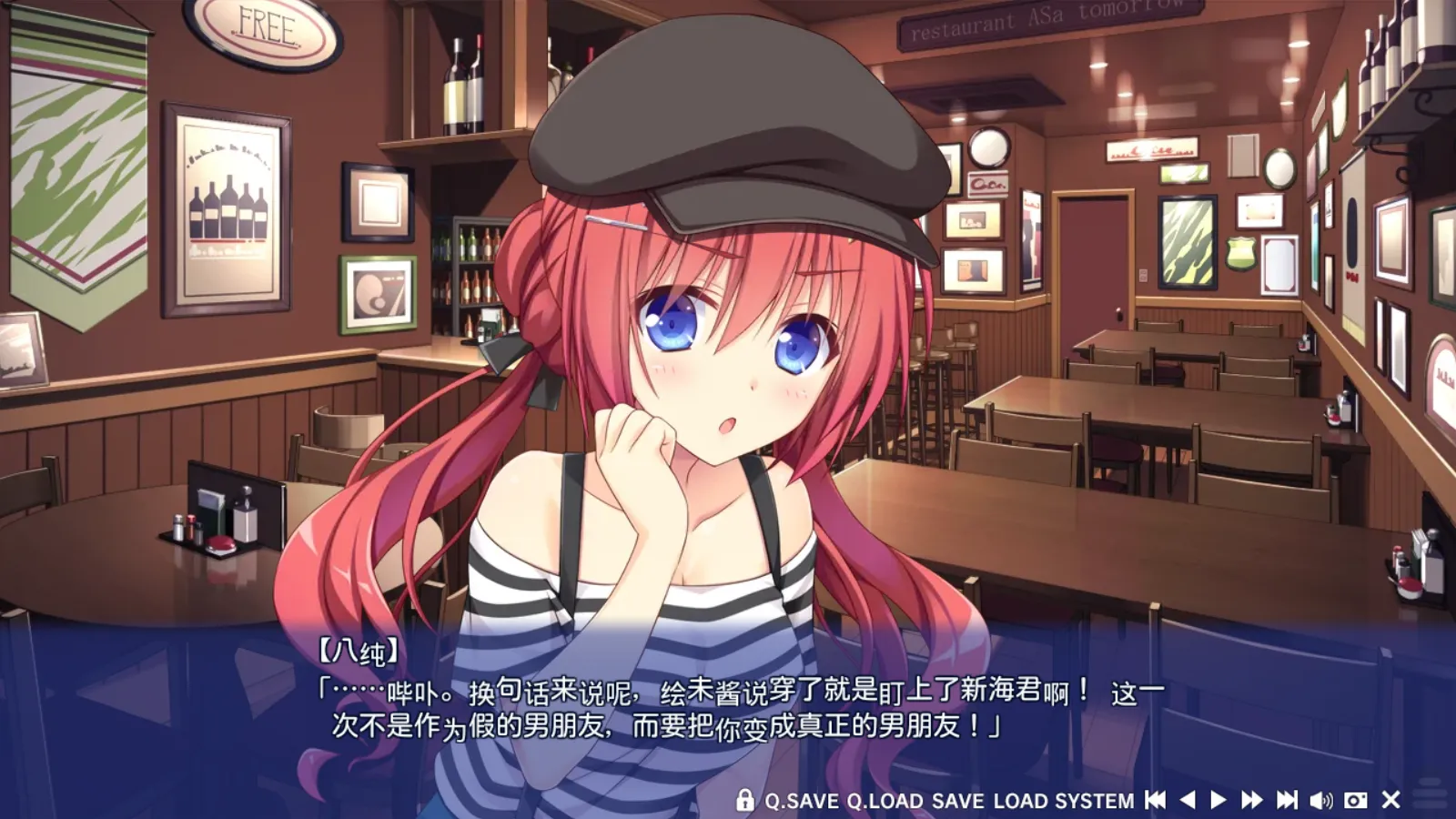Open the SAVE screen
Image resolution: width=1456 pixels, height=819 pixels.
pyautogui.click(x=956, y=801)
